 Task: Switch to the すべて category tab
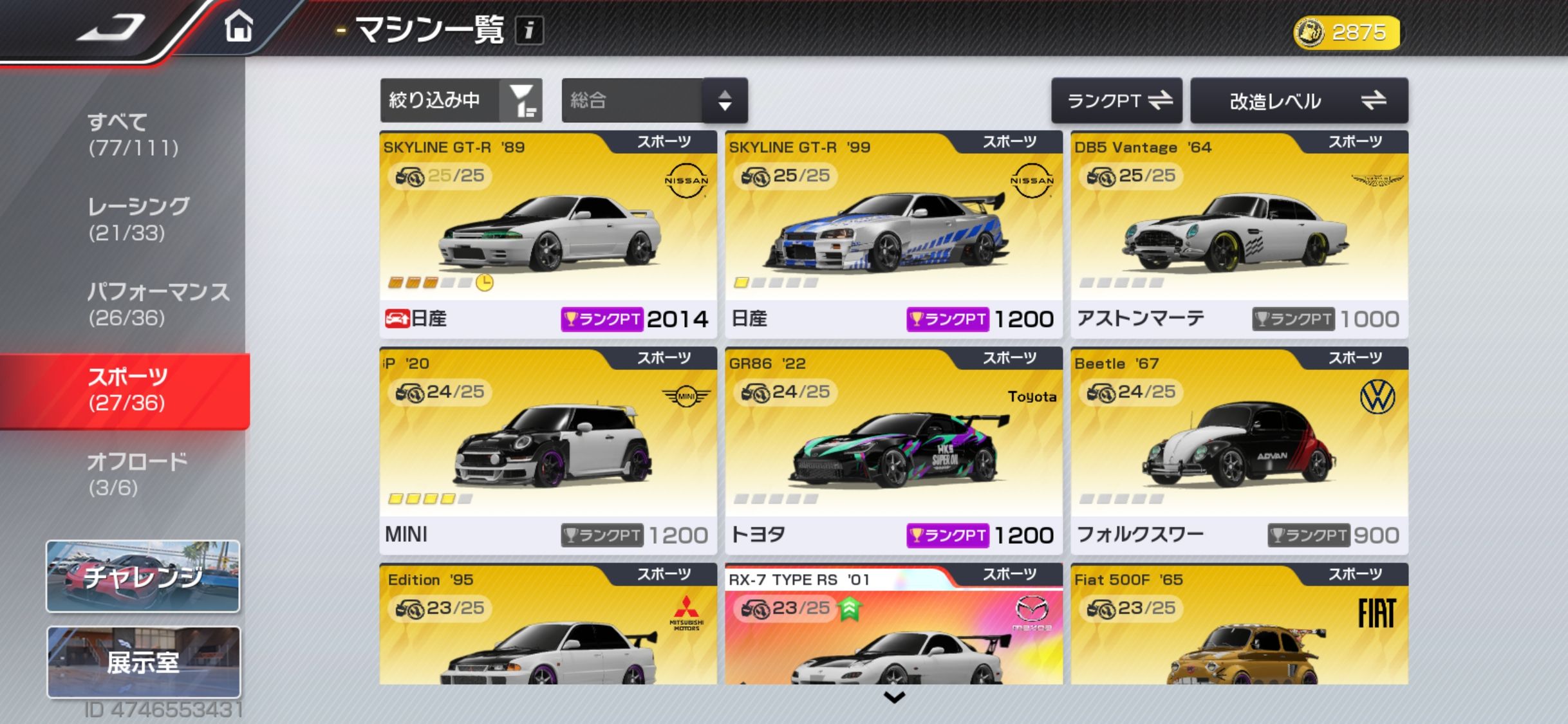pyautogui.click(x=133, y=135)
